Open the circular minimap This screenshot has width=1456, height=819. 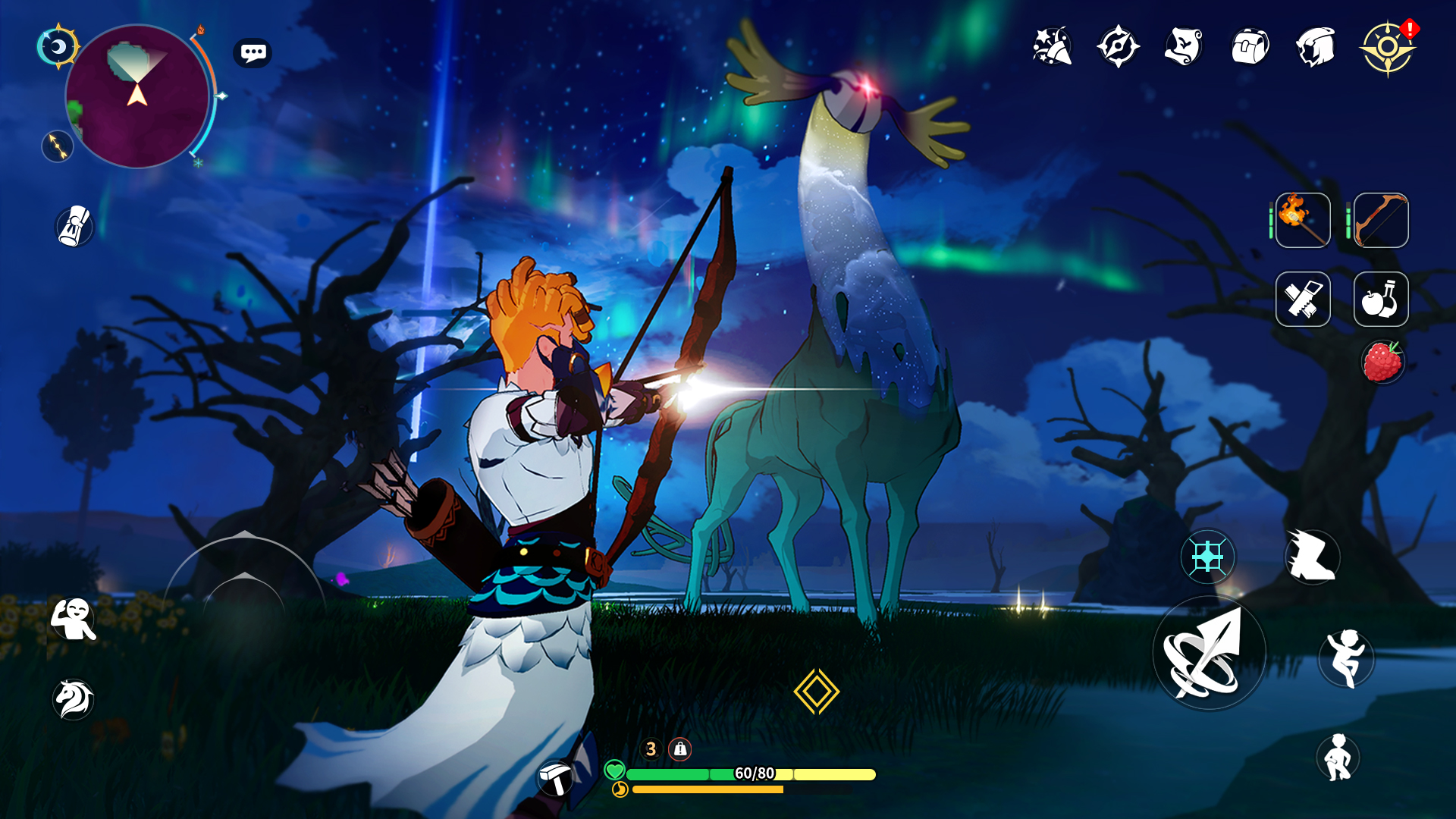coord(137,96)
